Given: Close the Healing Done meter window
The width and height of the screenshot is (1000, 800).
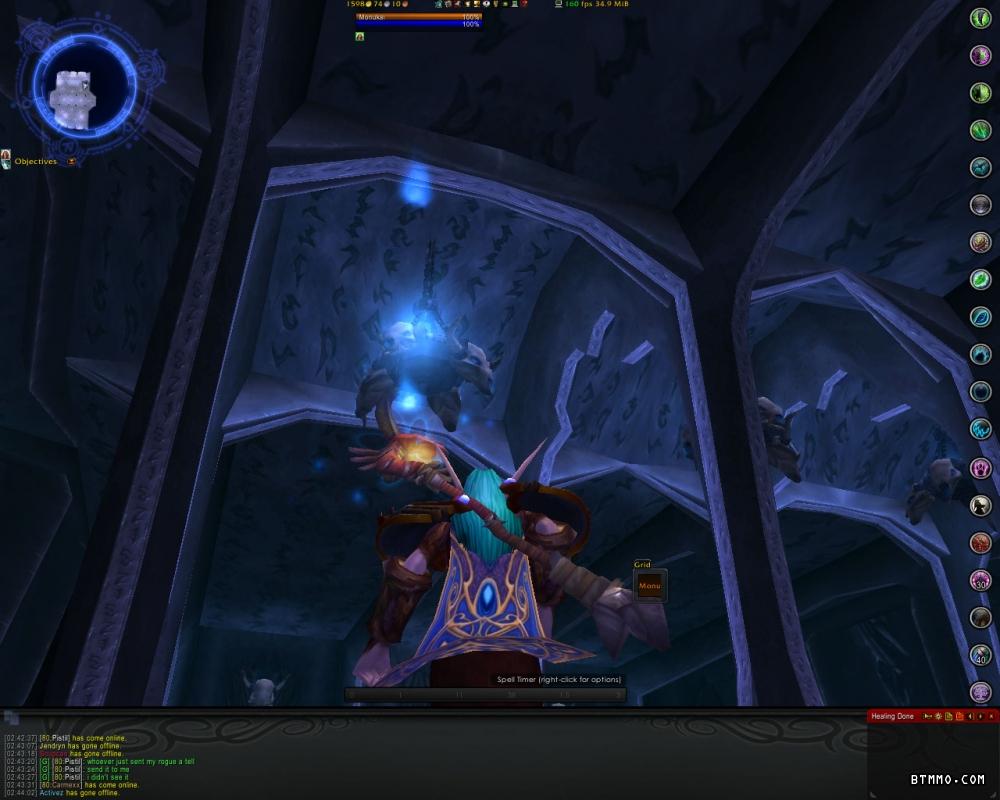Looking at the screenshot, I should 991,716.
